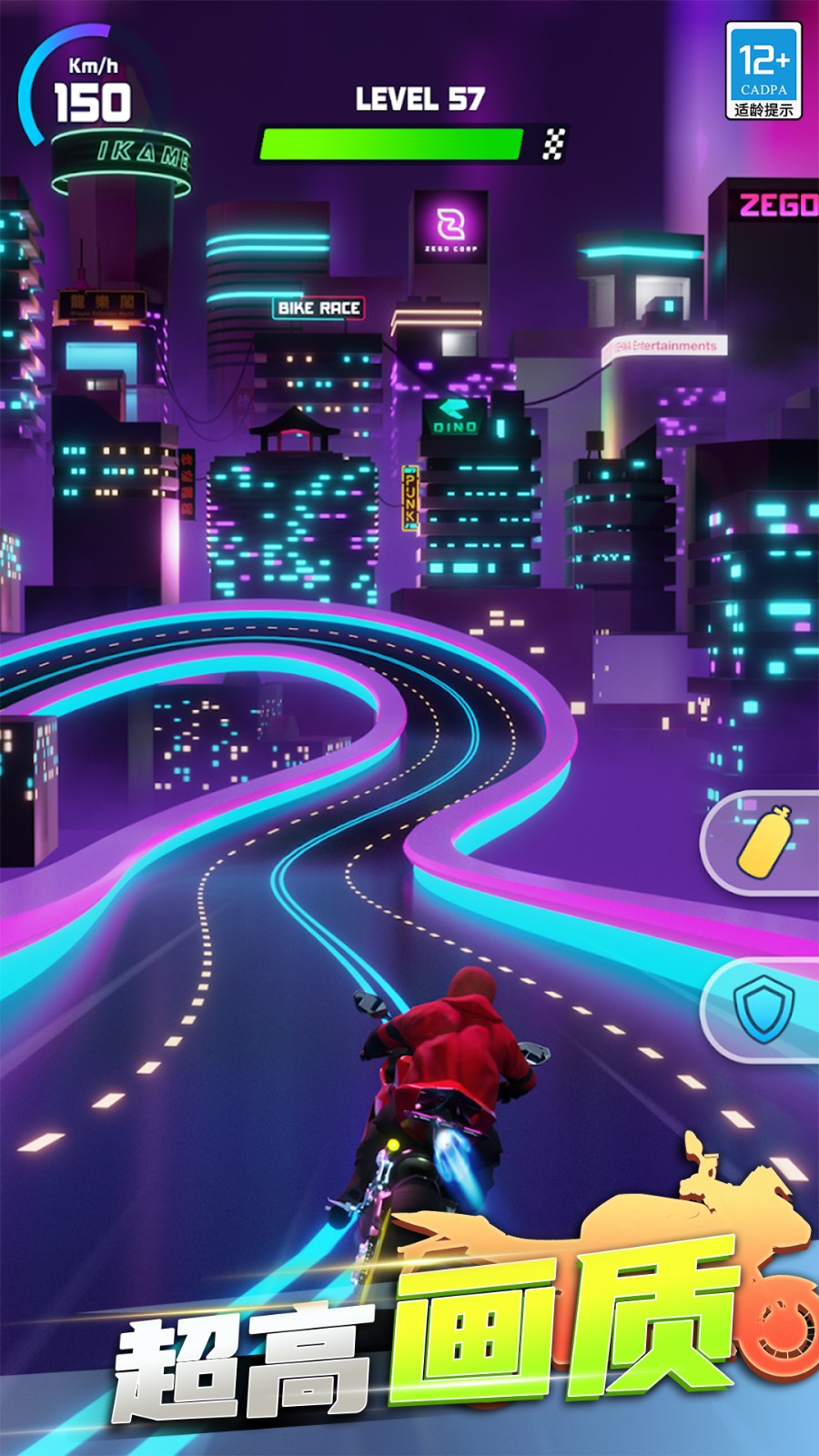Open the 12+ CADPA age rating notice
Image resolution: width=819 pixels, height=1456 pixels.
click(763, 72)
